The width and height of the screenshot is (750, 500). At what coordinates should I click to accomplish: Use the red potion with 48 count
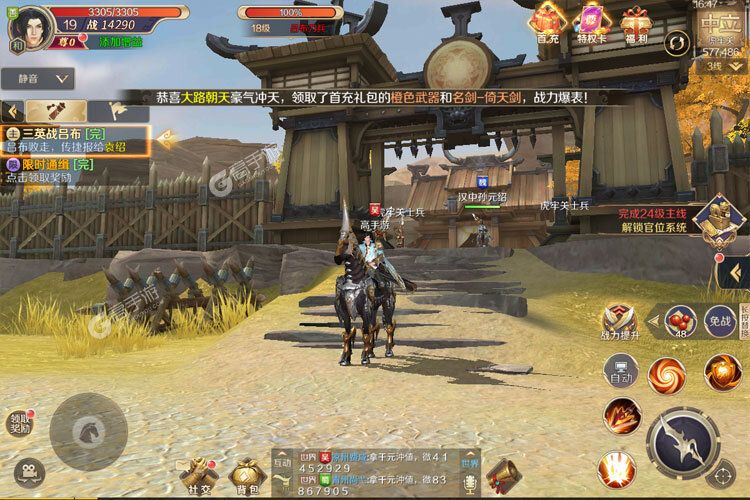pyautogui.click(x=680, y=322)
